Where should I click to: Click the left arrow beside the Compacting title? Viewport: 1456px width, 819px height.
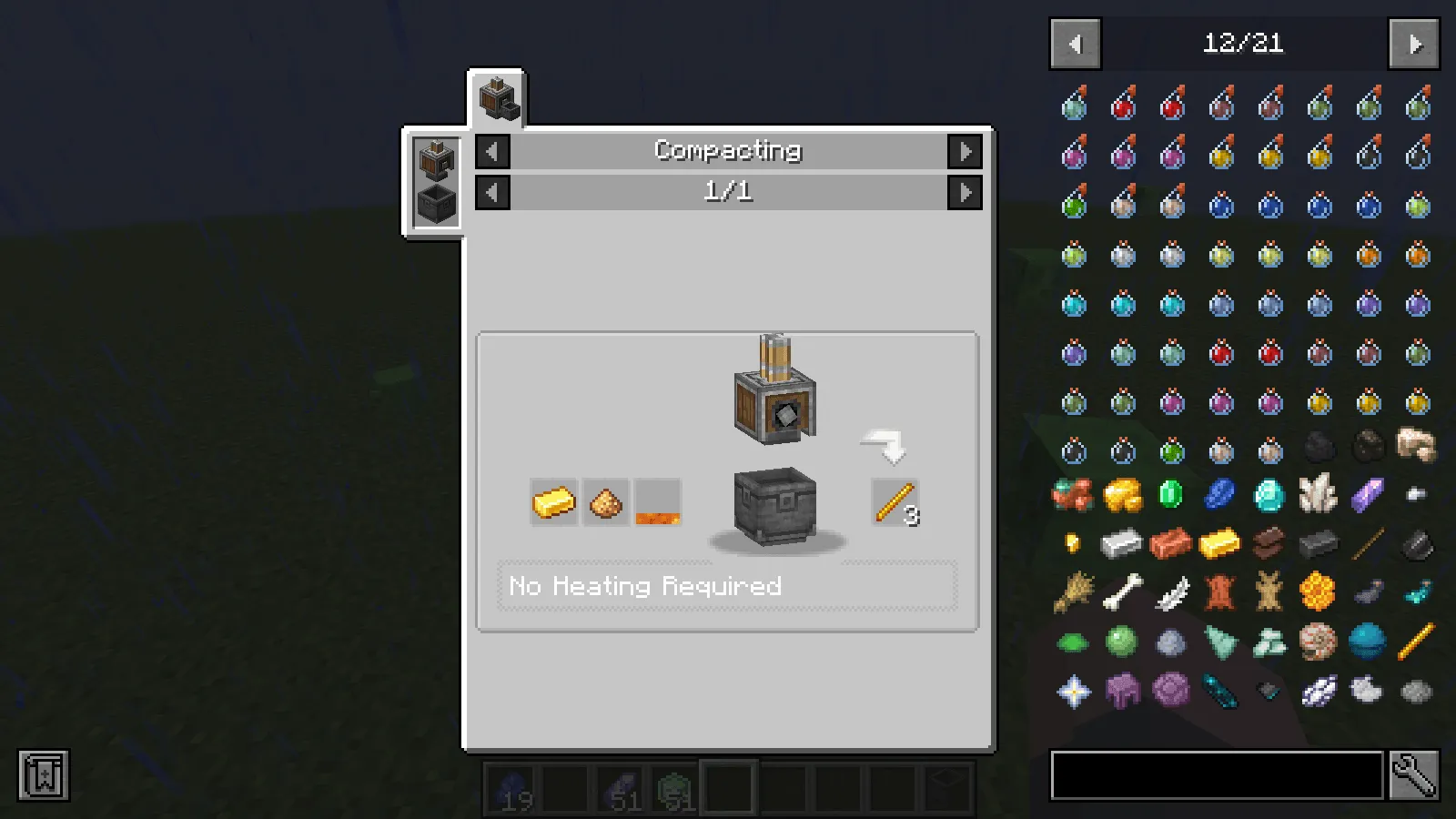pyautogui.click(x=491, y=151)
